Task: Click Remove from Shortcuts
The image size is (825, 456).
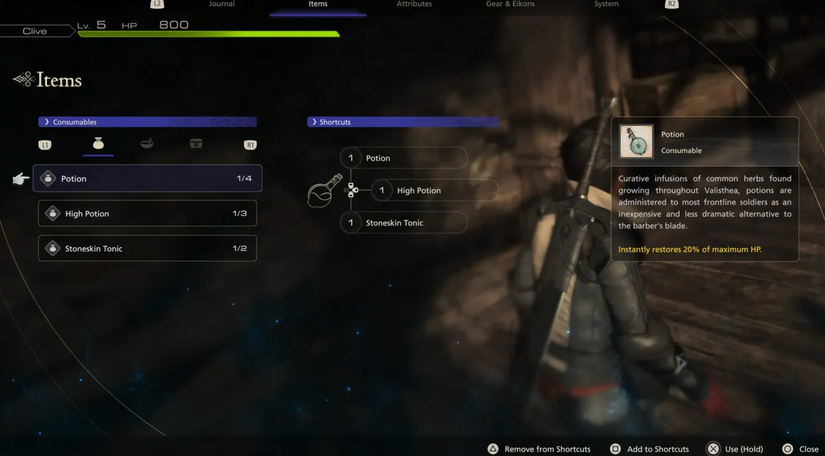Action: click(539, 449)
